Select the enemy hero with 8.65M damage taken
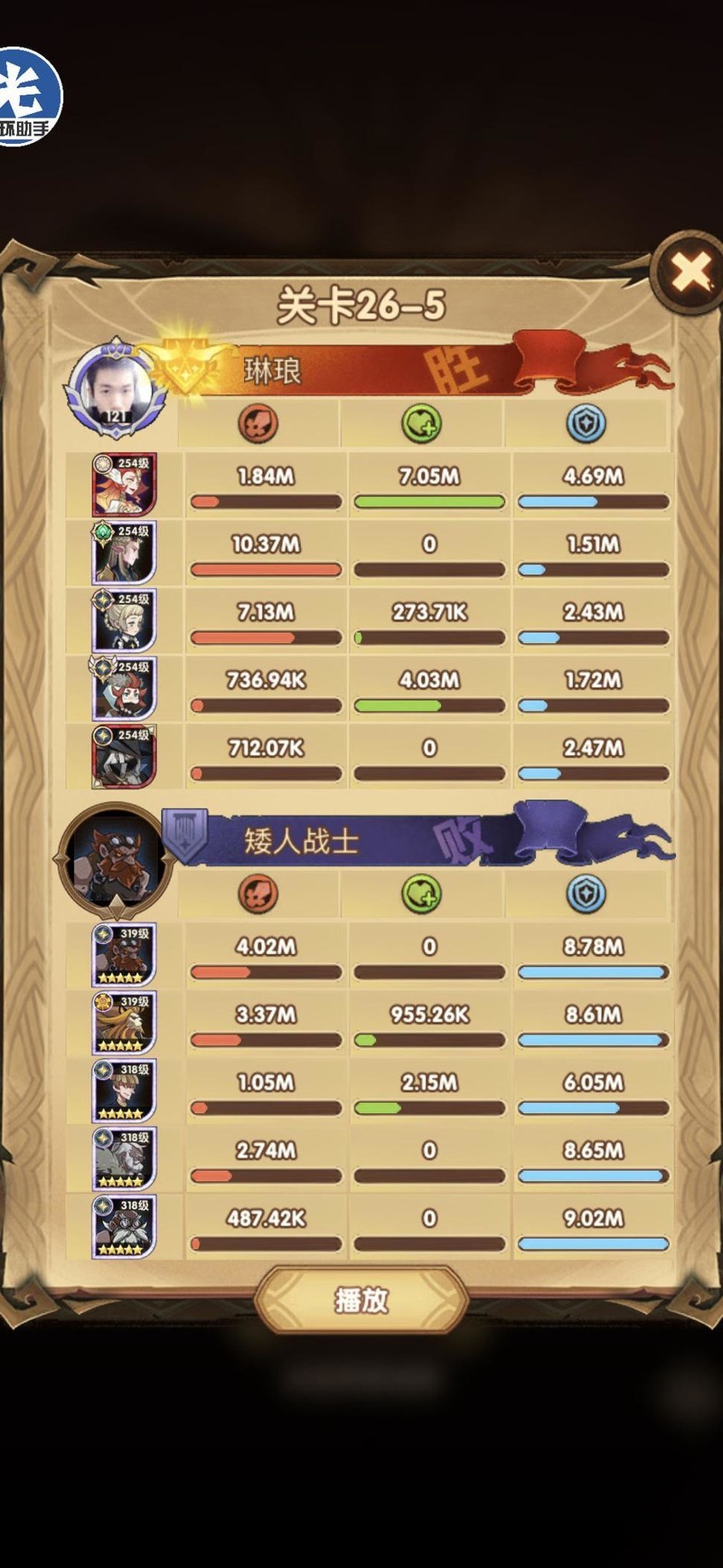723x1568 pixels. 125,1158
